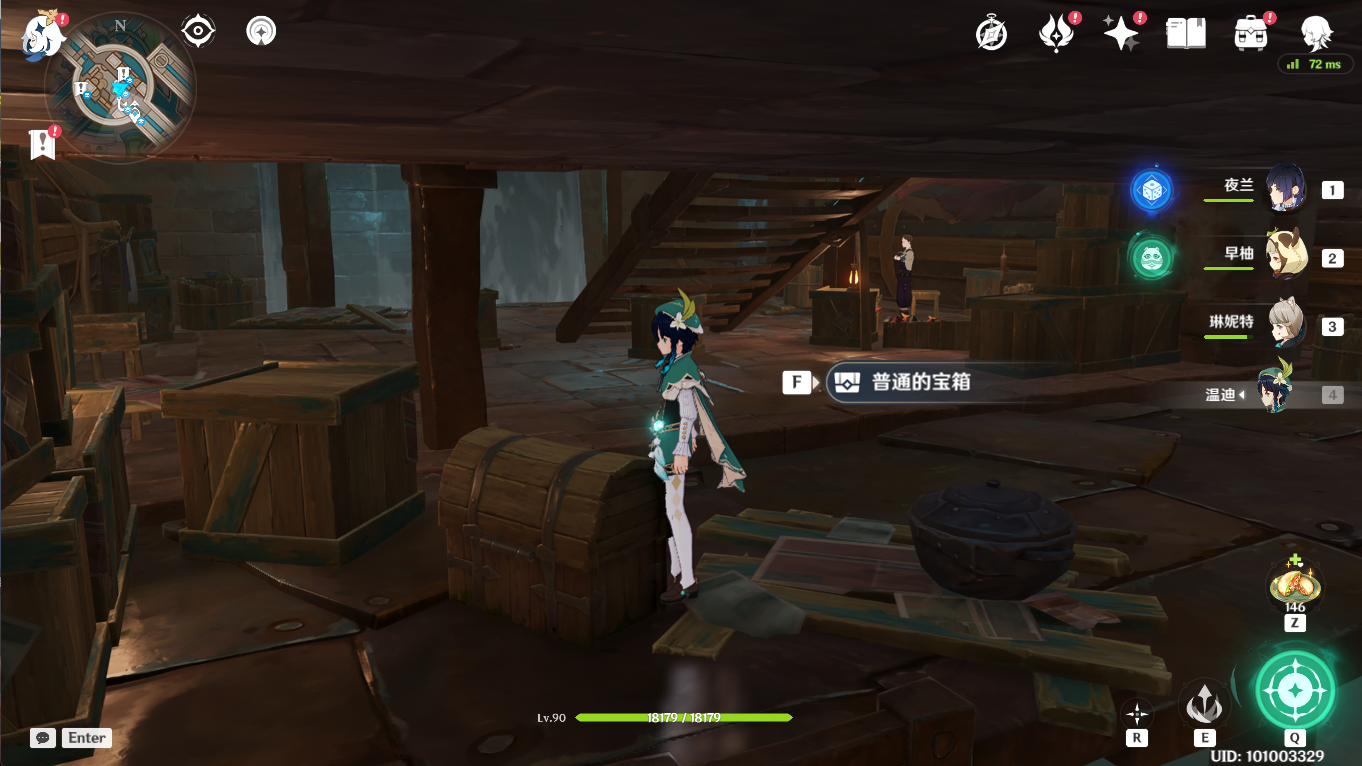Open the tracked quest flag marker
This screenshot has height=766, width=1362.
[40, 143]
